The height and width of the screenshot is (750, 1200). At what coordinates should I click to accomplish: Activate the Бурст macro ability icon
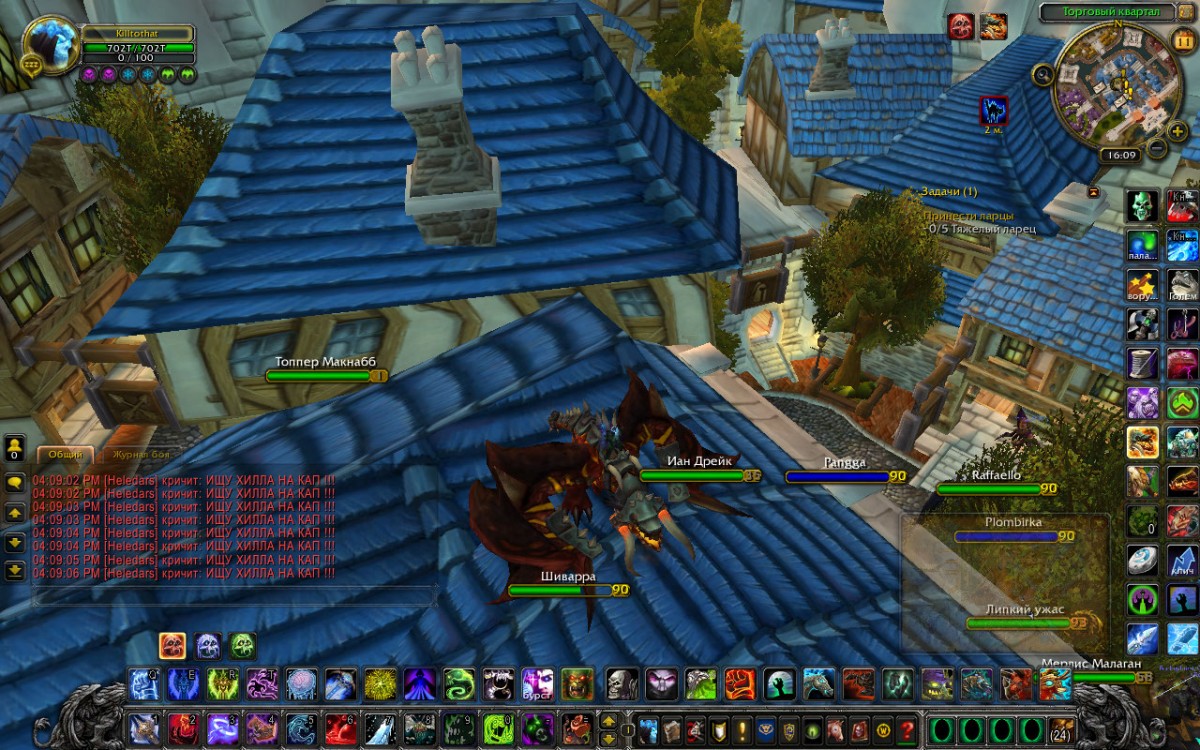click(537, 684)
